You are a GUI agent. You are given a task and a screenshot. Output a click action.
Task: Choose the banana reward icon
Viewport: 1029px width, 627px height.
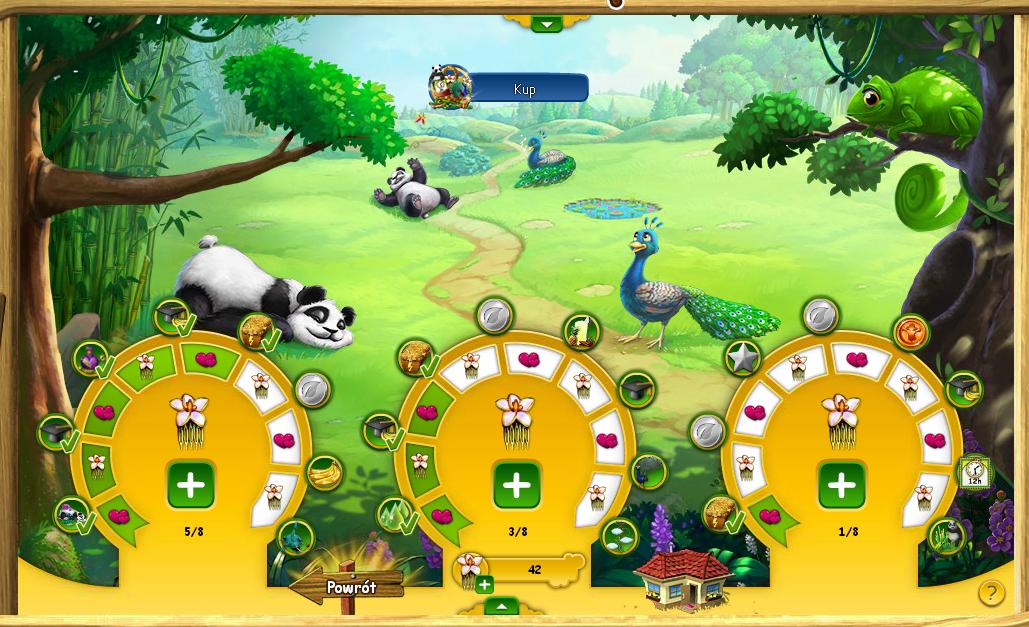(x=324, y=471)
